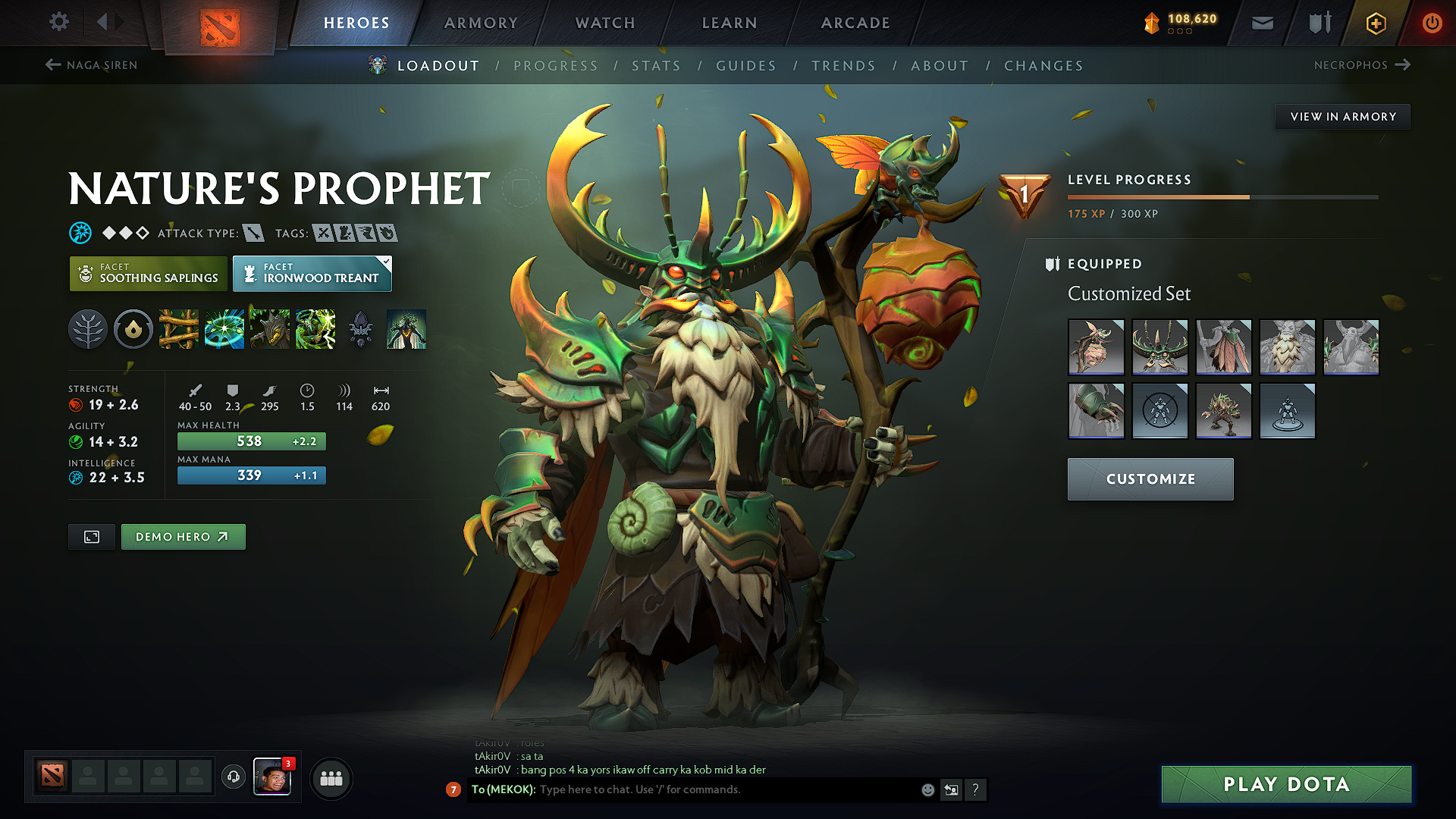Click the chat input field at bottom
Screen dimensions: 1456x819
click(720, 789)
